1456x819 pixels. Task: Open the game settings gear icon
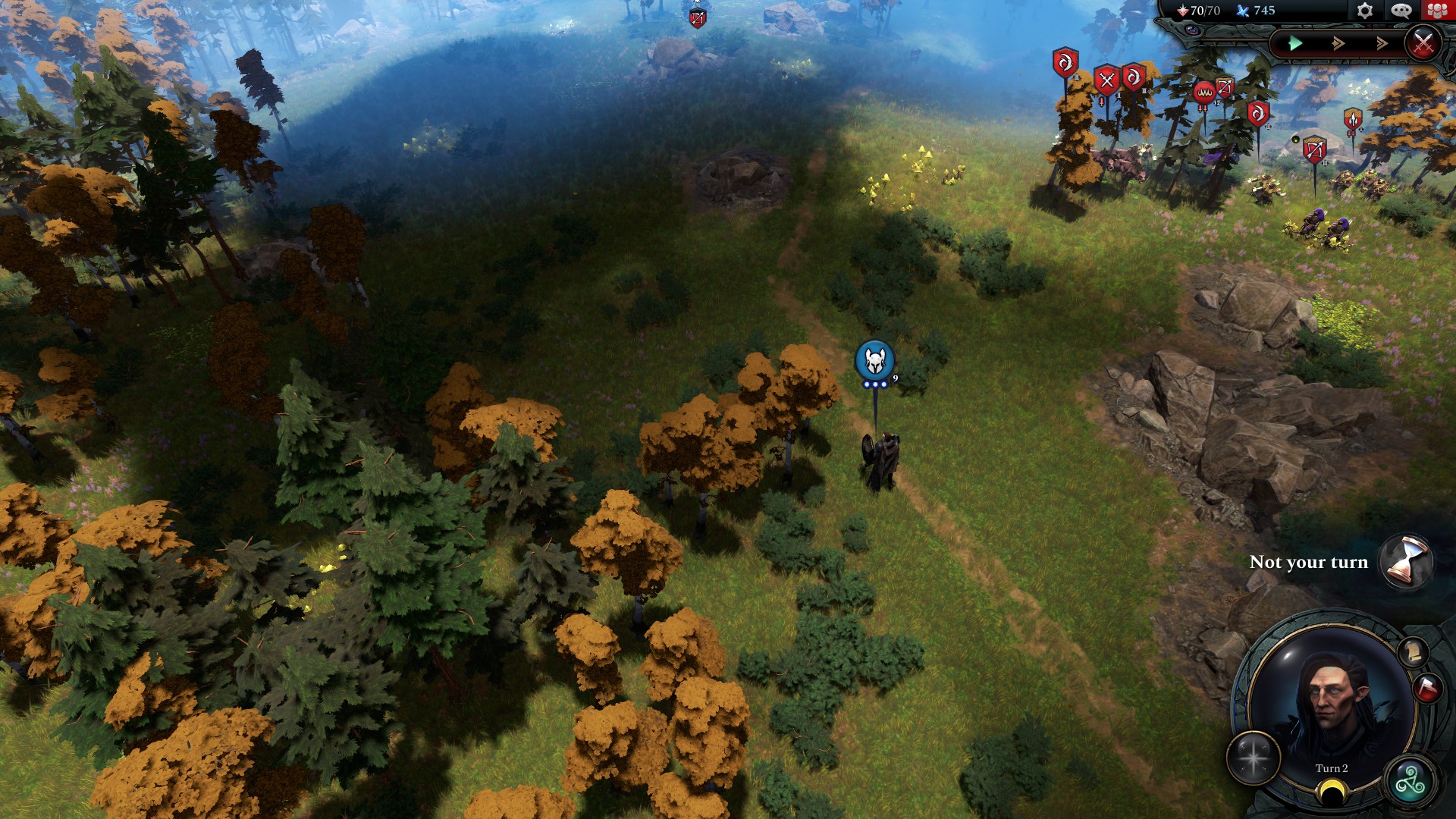[x=1363, y=11]
